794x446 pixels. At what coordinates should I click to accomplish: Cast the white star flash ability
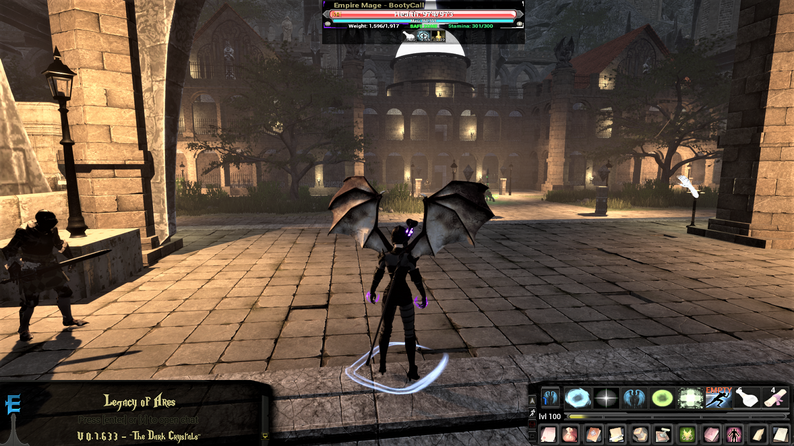607,398
